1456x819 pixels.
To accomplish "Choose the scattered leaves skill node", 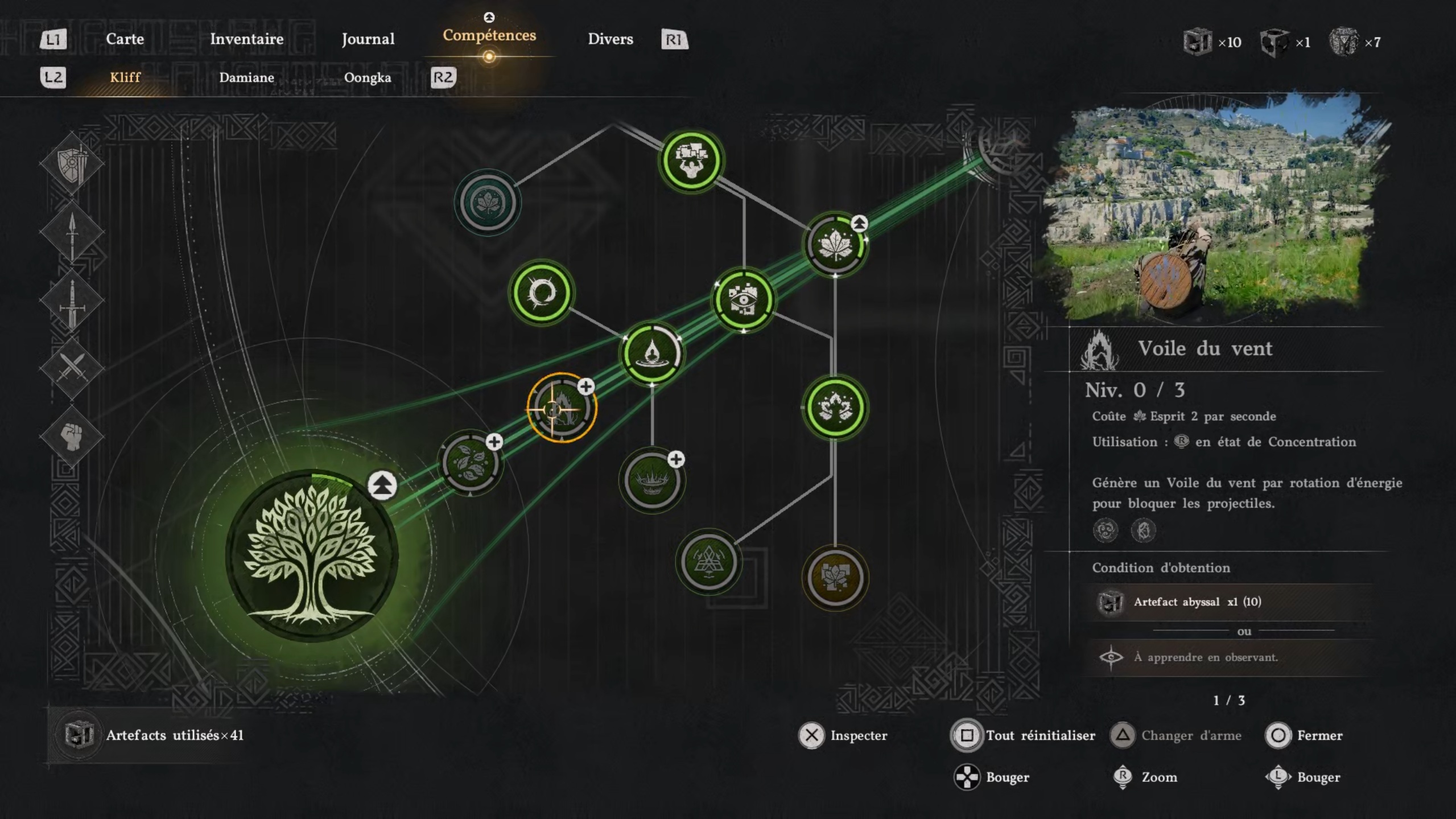I will (471, 463).
